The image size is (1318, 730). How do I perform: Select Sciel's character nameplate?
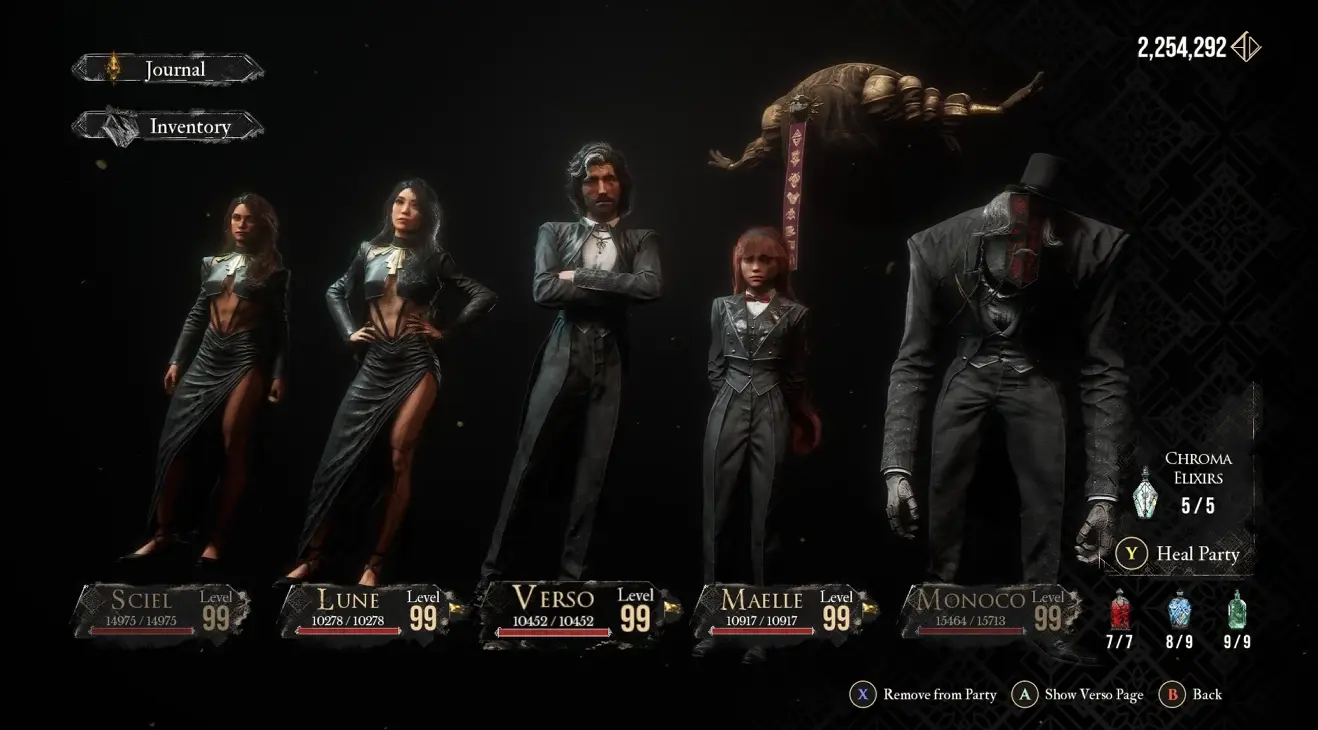coord(162,611)
